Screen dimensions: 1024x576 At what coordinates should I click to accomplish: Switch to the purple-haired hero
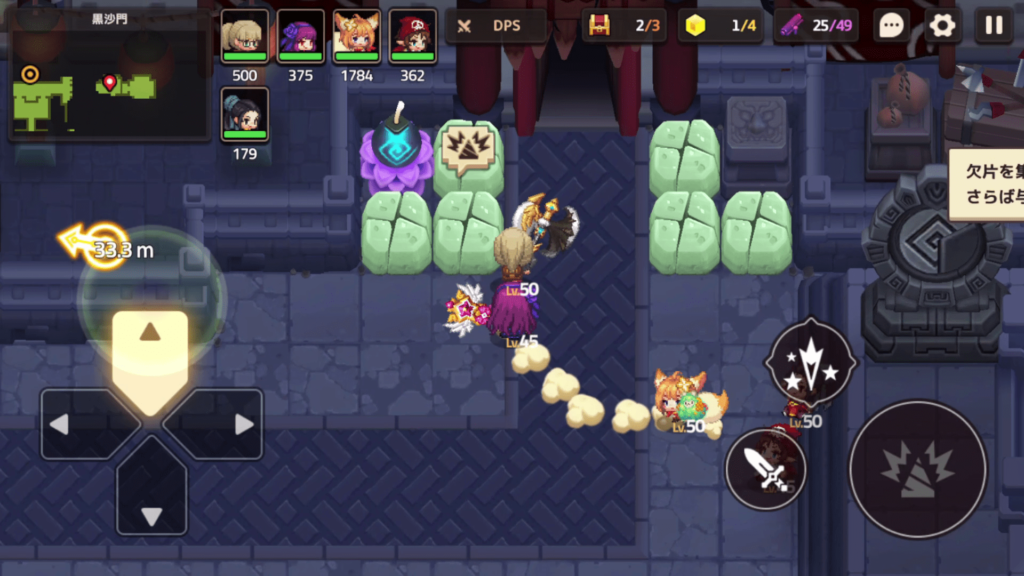click(x=300, y=37)
